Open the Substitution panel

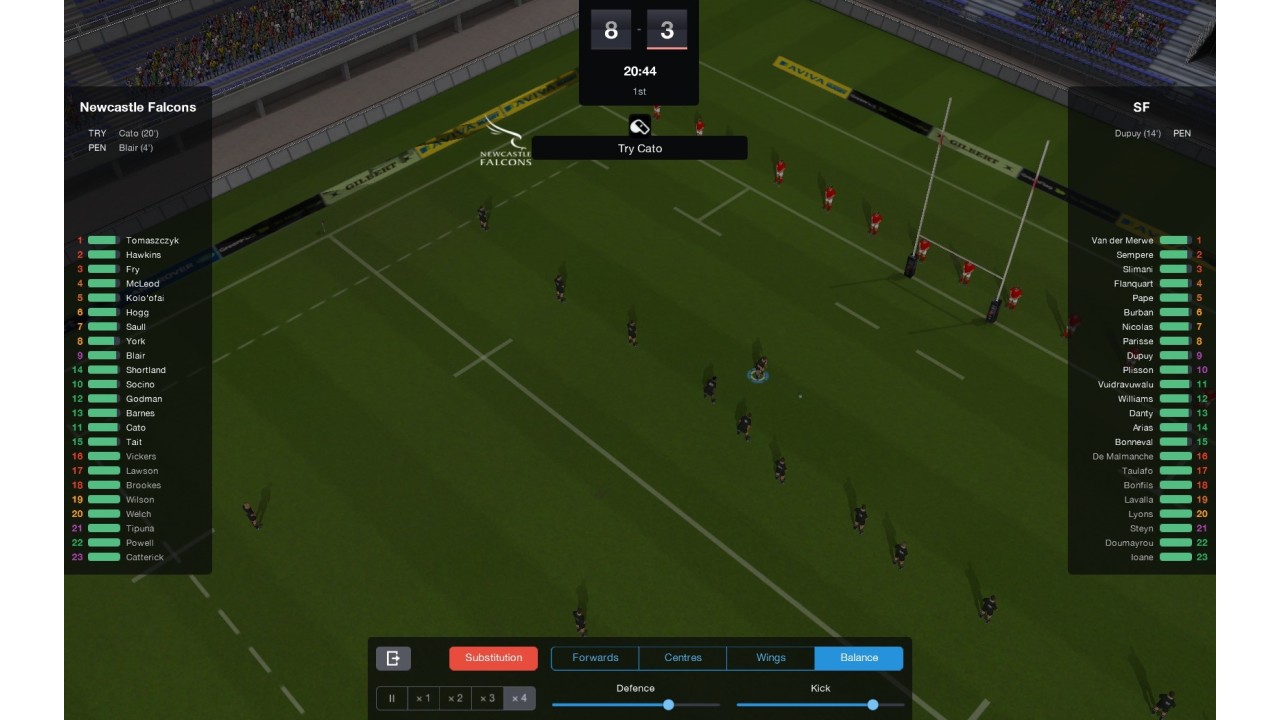click(493, 658)
